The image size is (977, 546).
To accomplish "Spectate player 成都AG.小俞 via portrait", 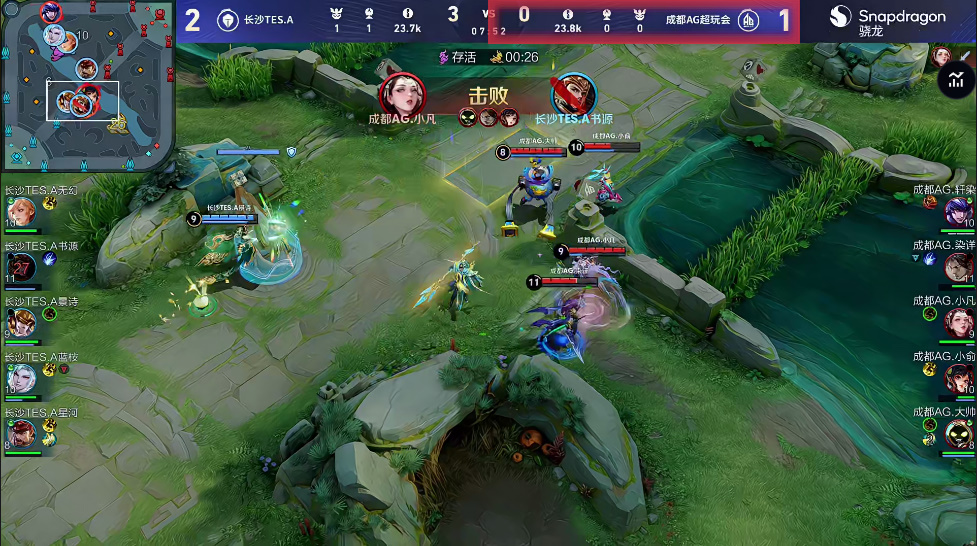I will coord(958,378).
